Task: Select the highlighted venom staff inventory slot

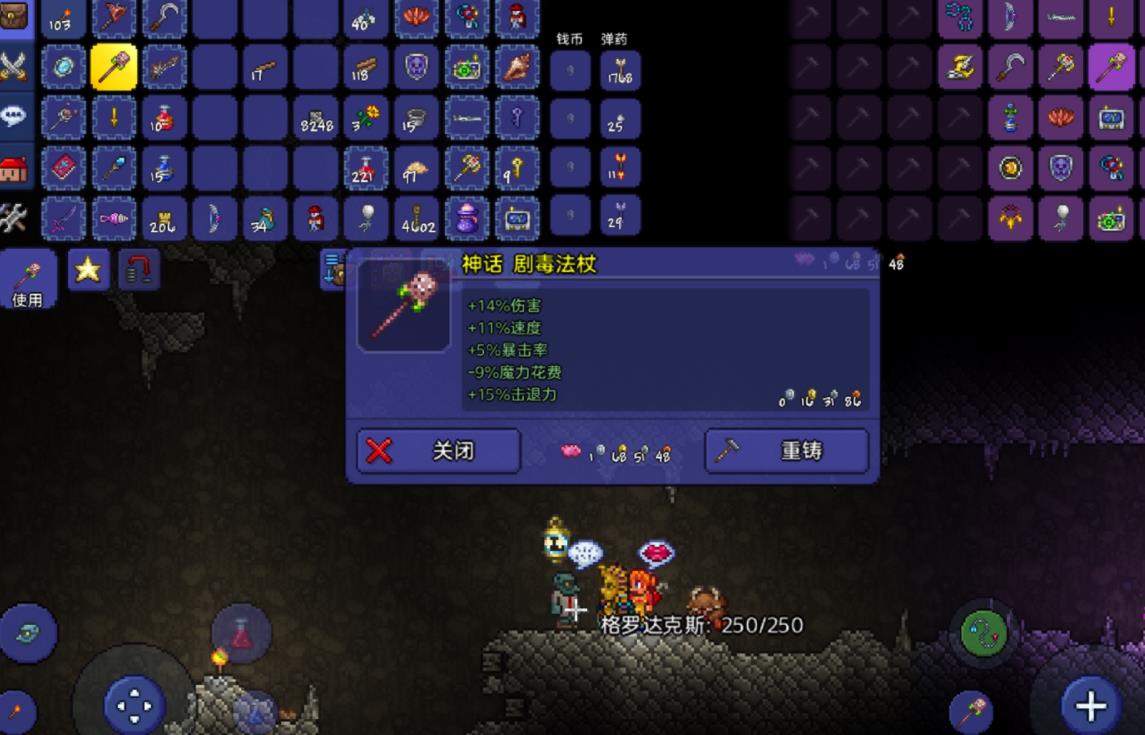Action: [x=114, y=68]
